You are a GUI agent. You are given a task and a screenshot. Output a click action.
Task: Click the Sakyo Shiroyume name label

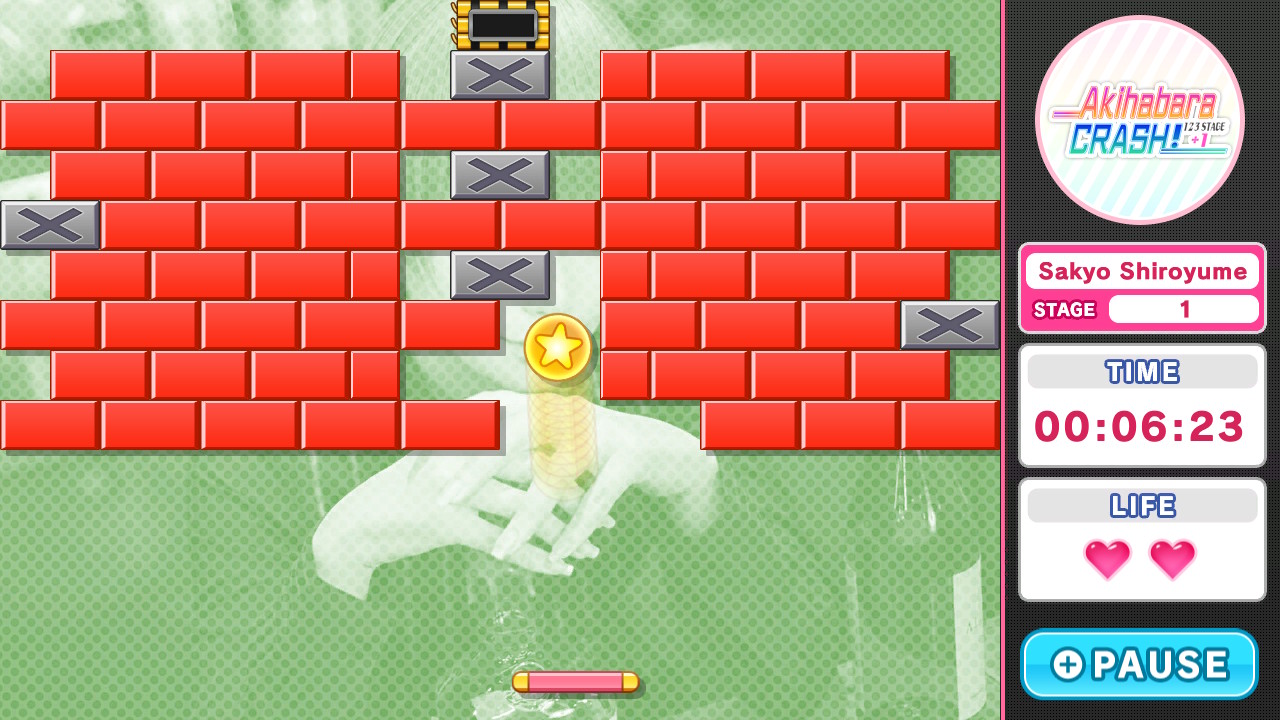[1142, 270]
